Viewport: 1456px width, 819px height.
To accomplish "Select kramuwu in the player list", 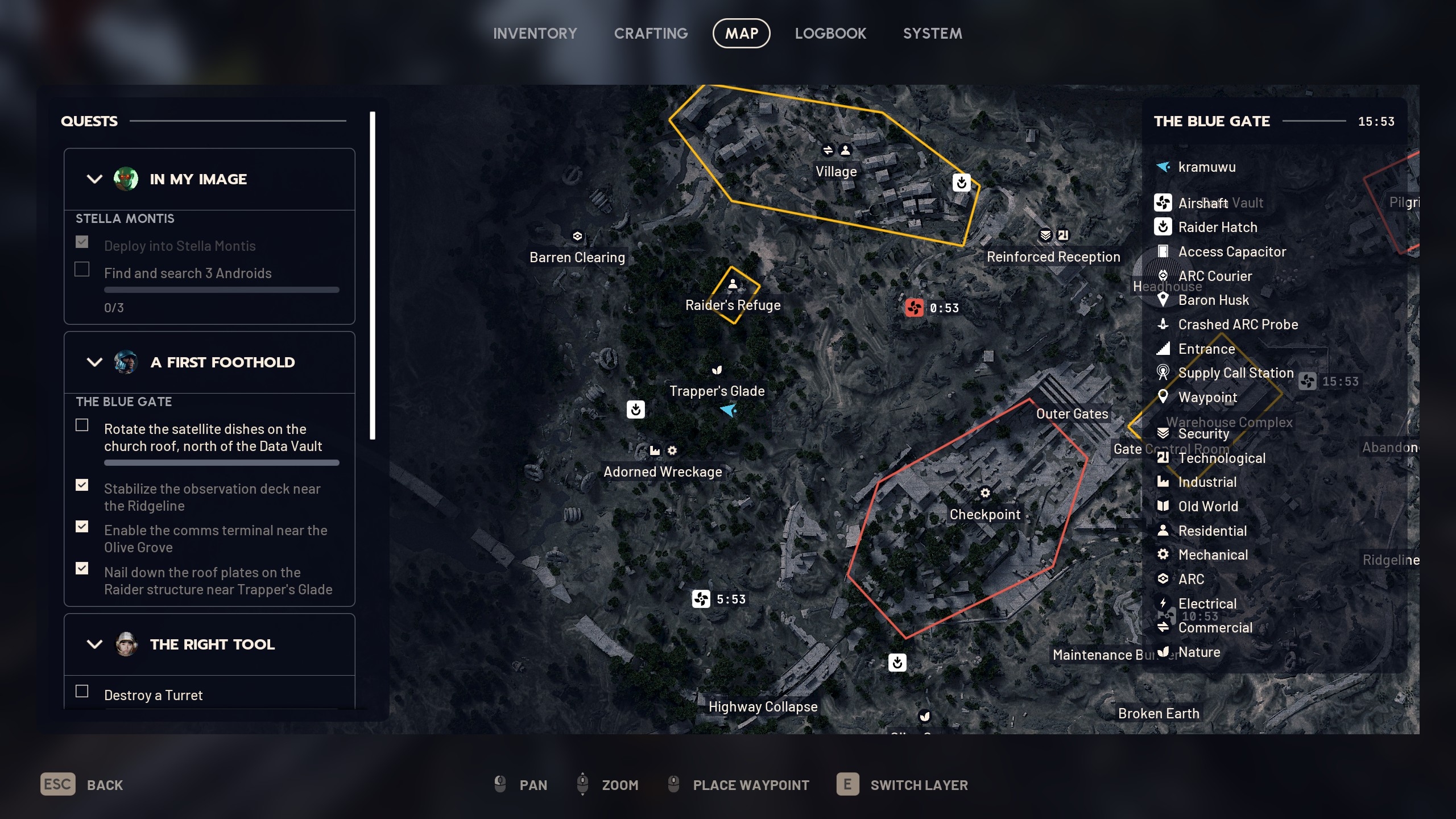I will click(1206, 167).
